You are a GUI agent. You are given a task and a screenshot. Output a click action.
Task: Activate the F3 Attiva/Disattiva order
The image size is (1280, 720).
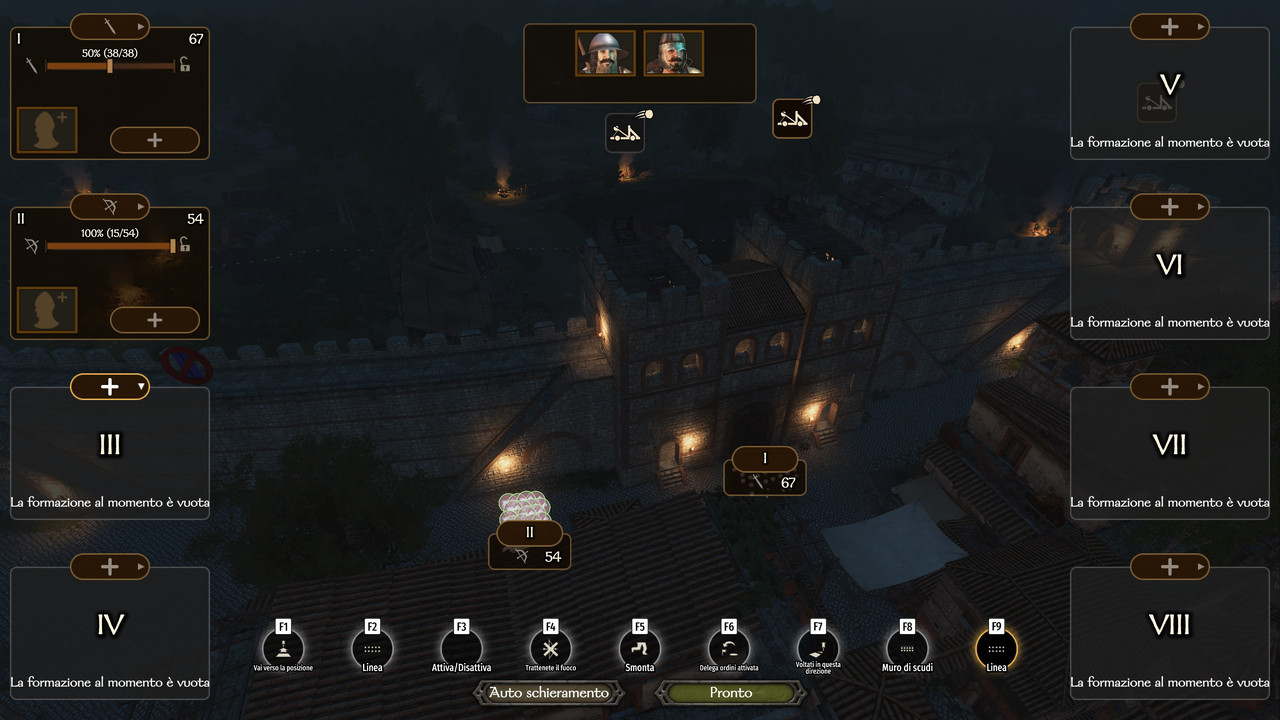[x=461, y=648]
